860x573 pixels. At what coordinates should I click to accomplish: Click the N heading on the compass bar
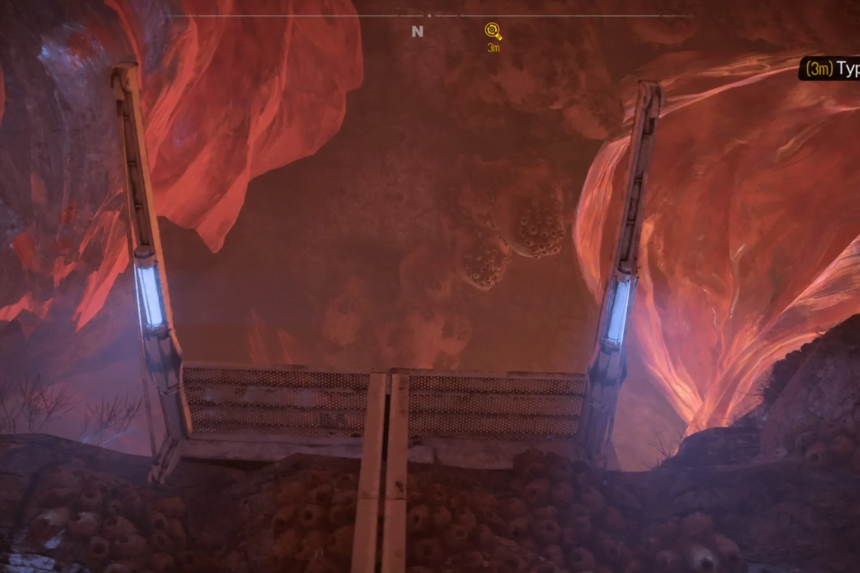417,32
